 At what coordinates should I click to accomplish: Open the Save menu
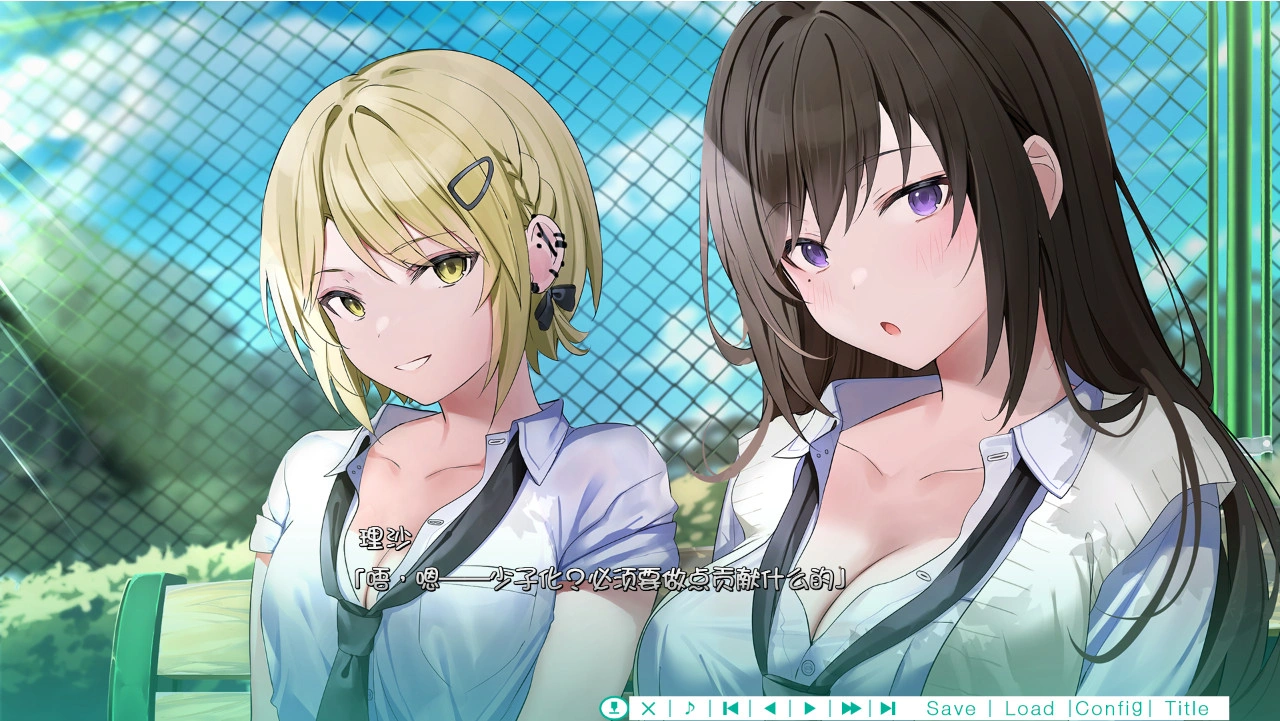pos(950,708)
